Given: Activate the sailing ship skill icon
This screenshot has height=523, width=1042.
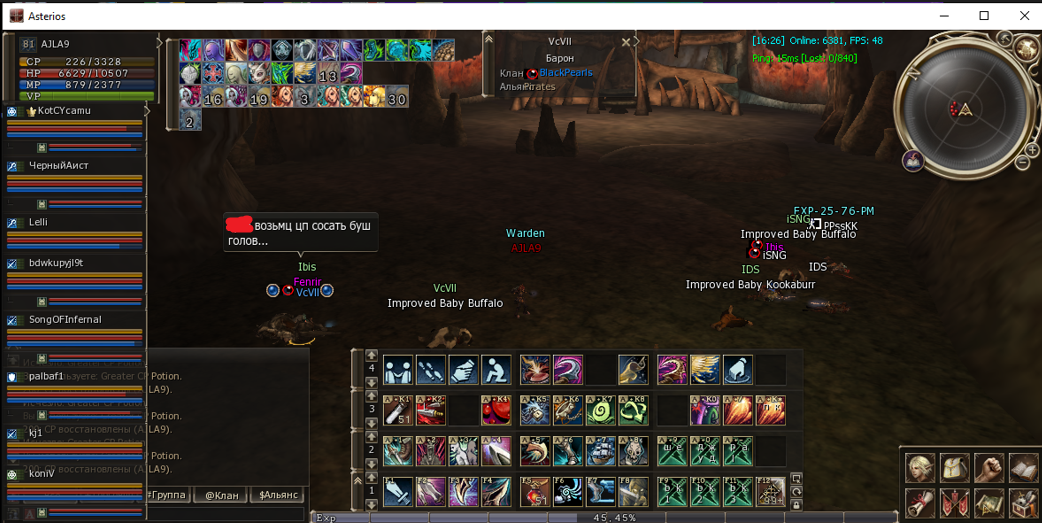Looking at the screenshot, I should (x=601, y=451).
